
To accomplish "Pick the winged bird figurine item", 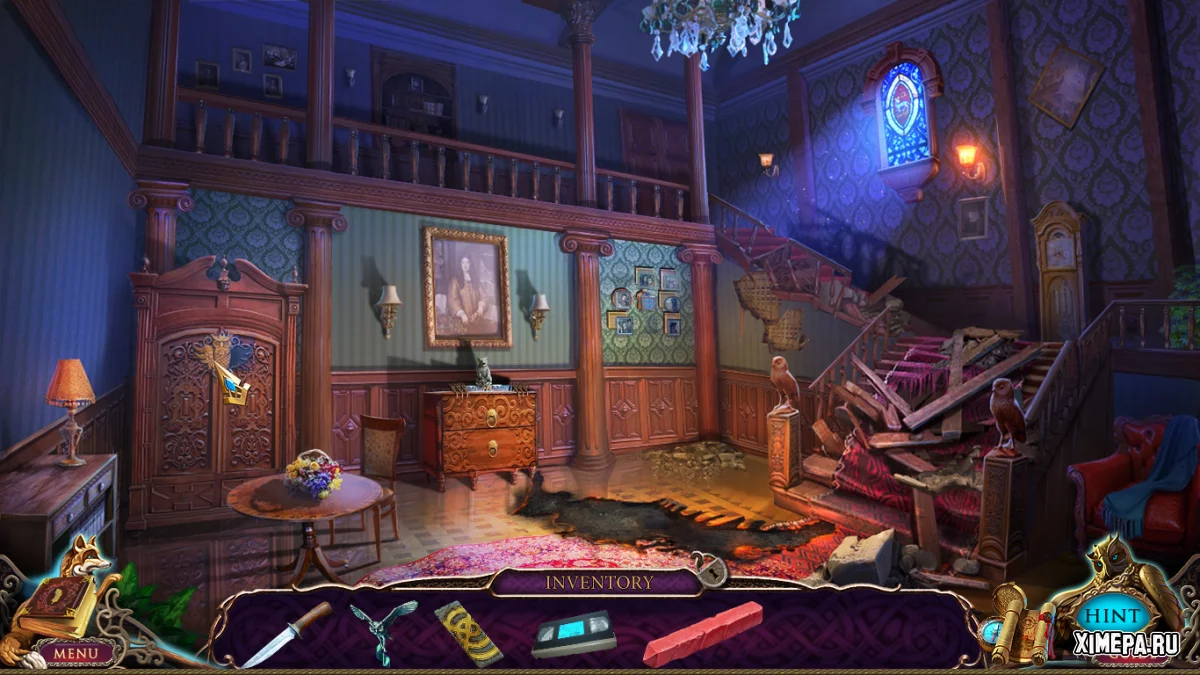I will point(383,630).
